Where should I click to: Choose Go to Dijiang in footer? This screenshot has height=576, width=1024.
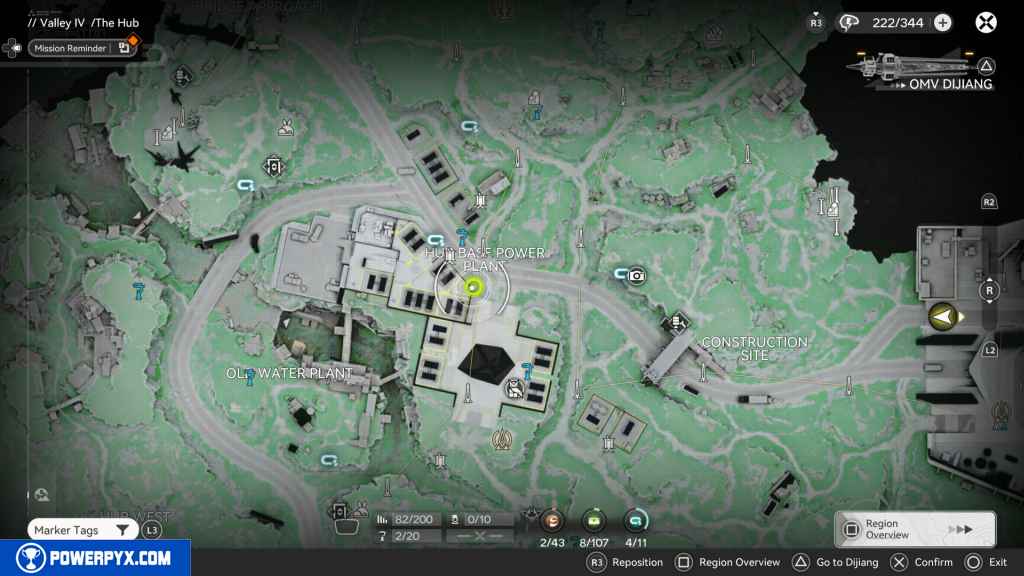837,563
